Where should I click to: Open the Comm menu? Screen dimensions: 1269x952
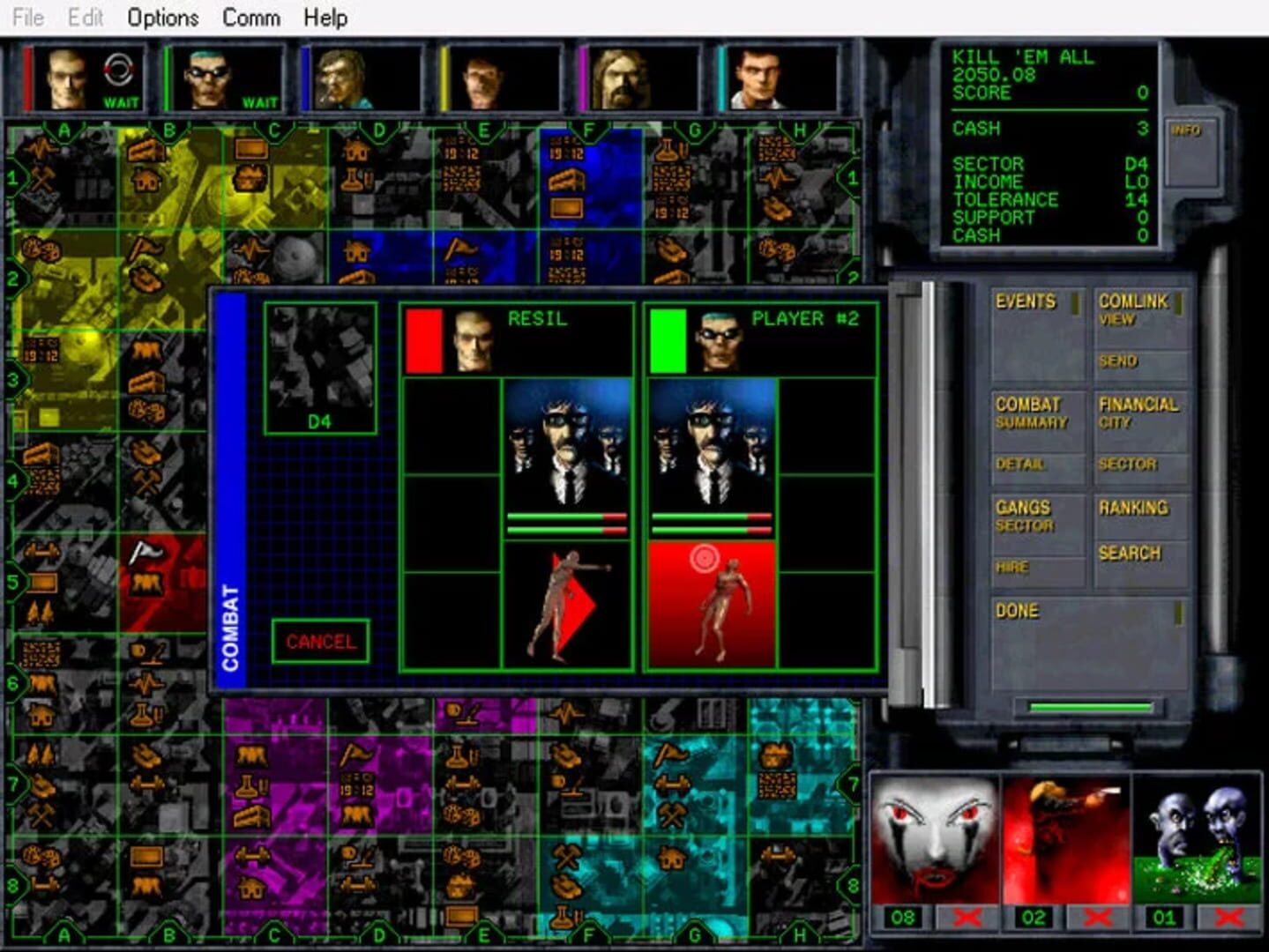[x=251, y=18]
